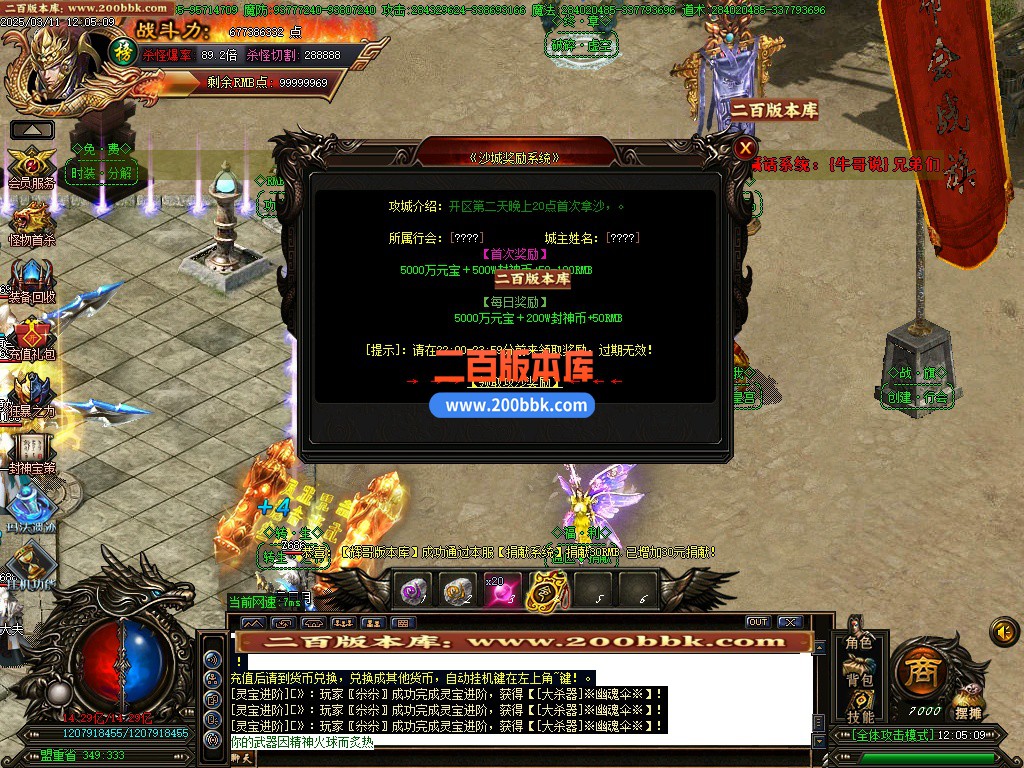Screen dimensions: 1024x768
Task: Select the golden orb in hotbar slot 2
Action: click(457, 592)
